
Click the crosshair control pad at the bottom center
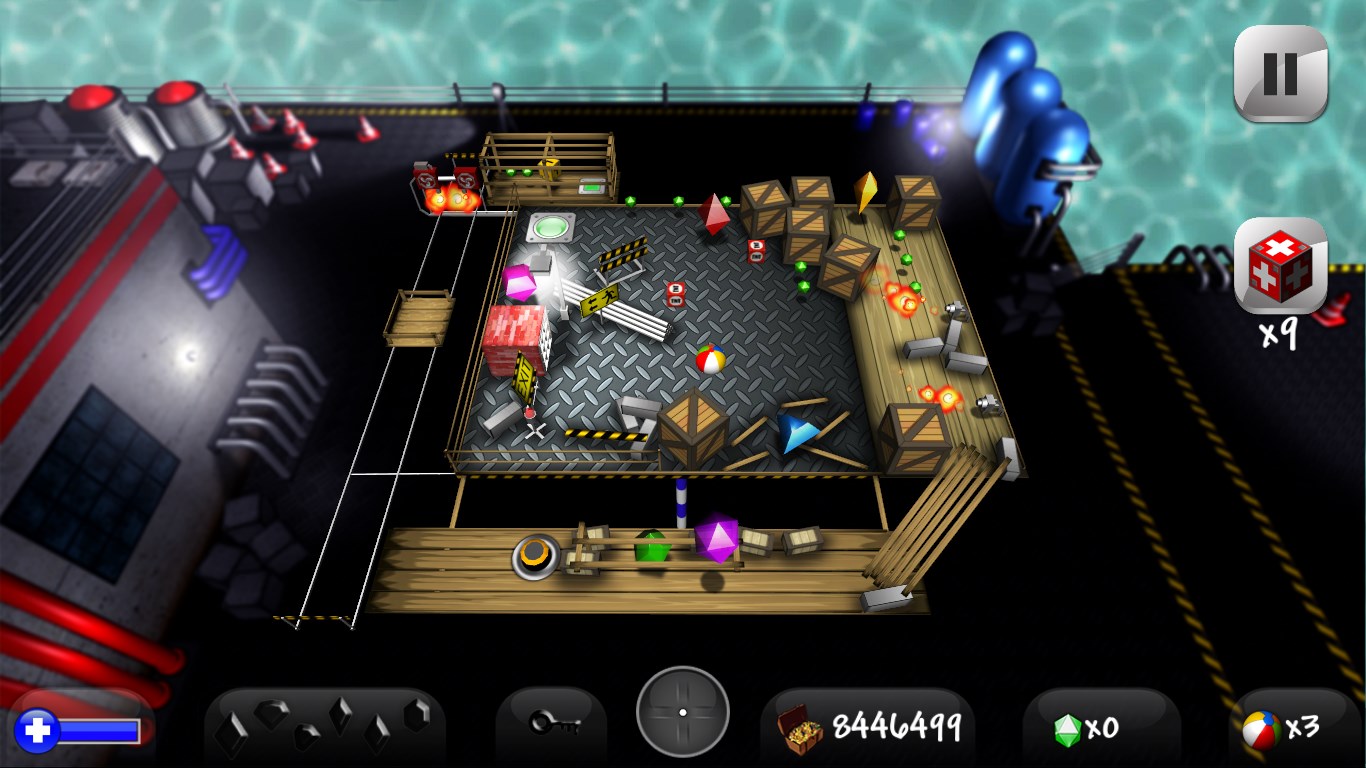(683, 712)
